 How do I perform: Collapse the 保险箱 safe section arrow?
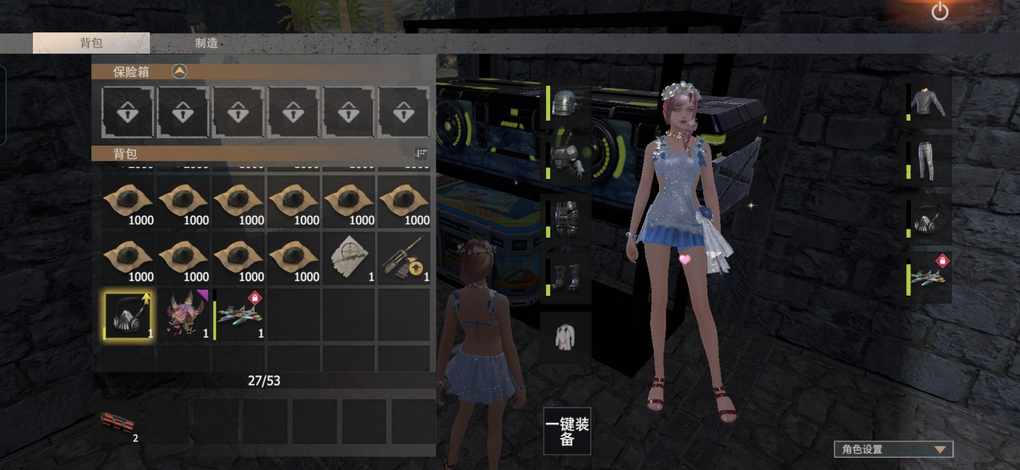(179, 71)
